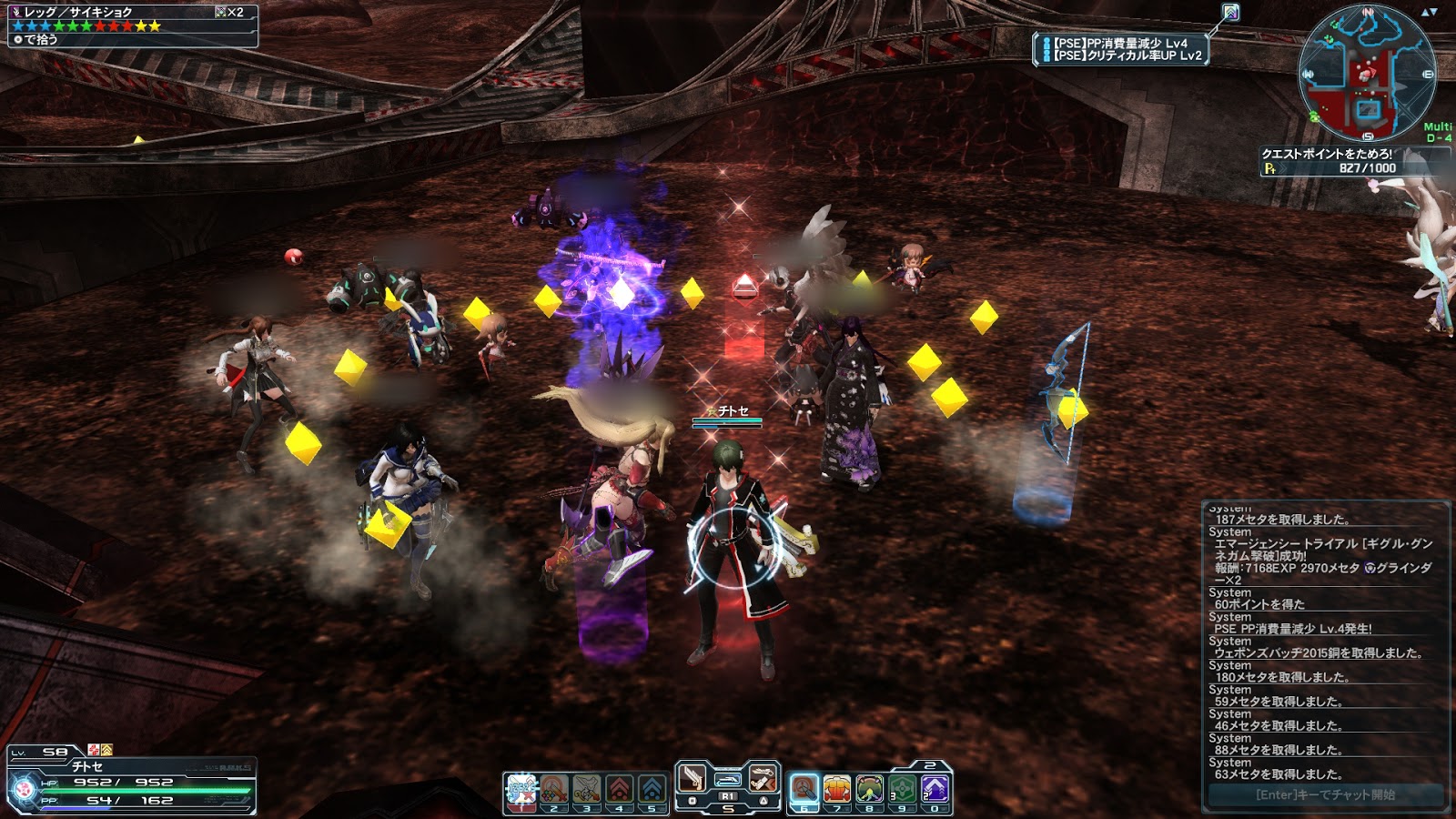Click the PSE burst status icon
1456x819 pixels.
pyautogui.click(x=1230, y=12)
